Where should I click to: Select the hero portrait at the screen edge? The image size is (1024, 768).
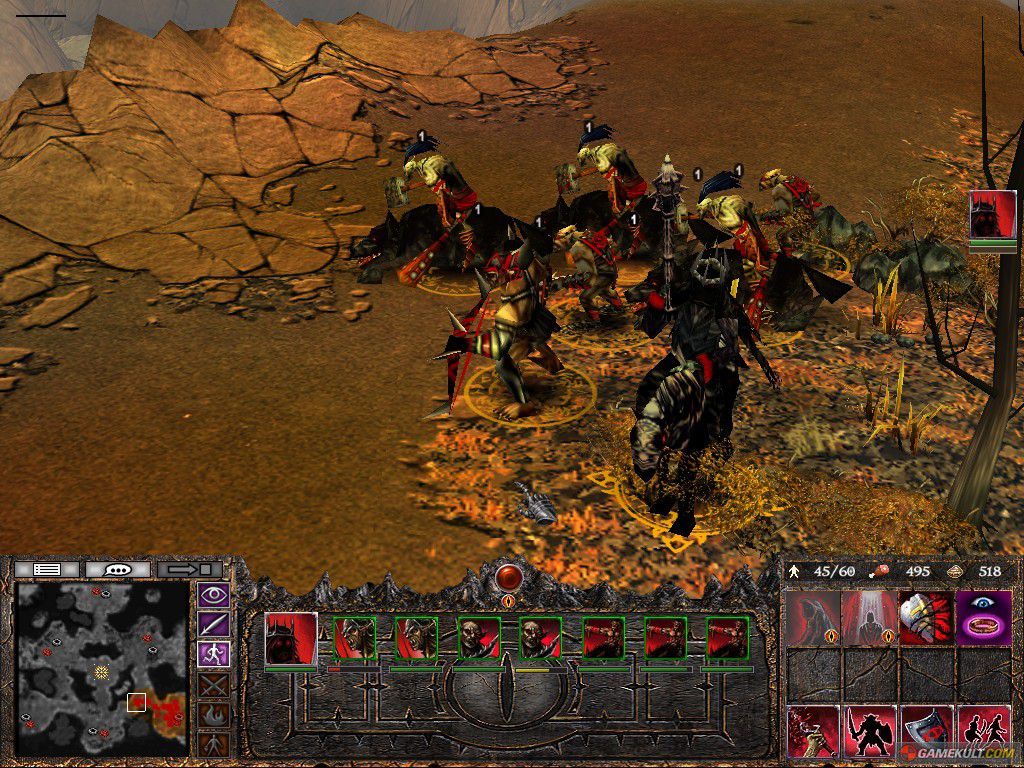992,215
